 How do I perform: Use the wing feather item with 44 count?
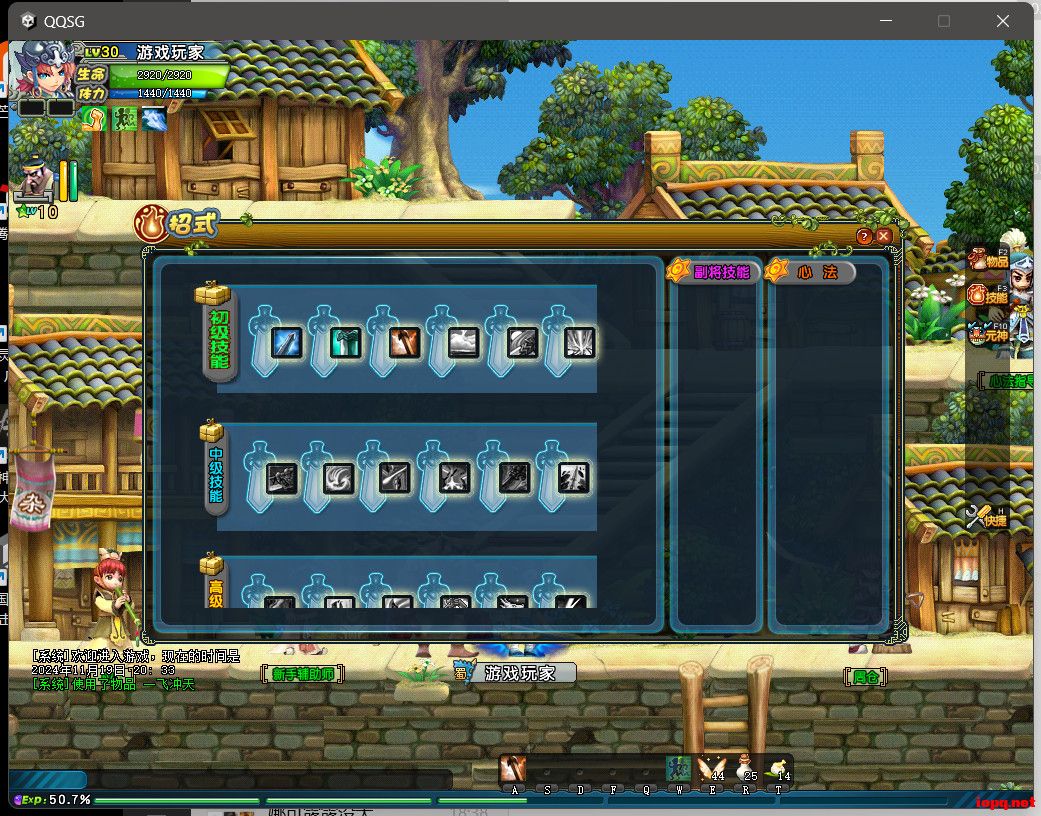coord(711,768)
